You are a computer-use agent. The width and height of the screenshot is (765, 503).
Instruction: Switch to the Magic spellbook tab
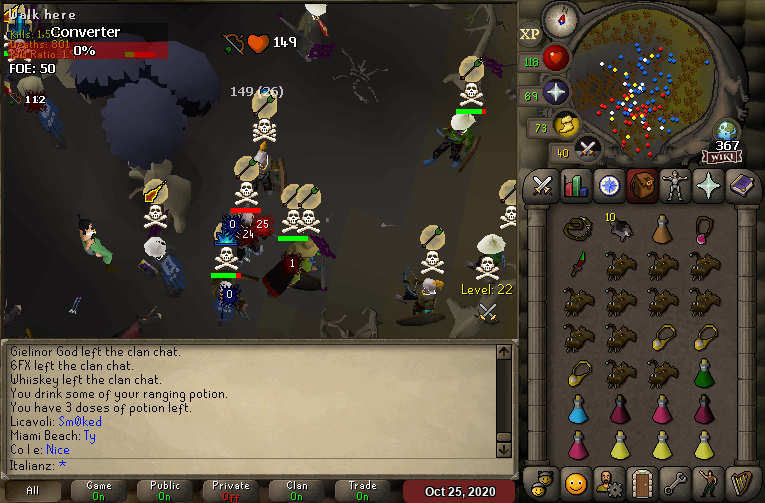740,186
